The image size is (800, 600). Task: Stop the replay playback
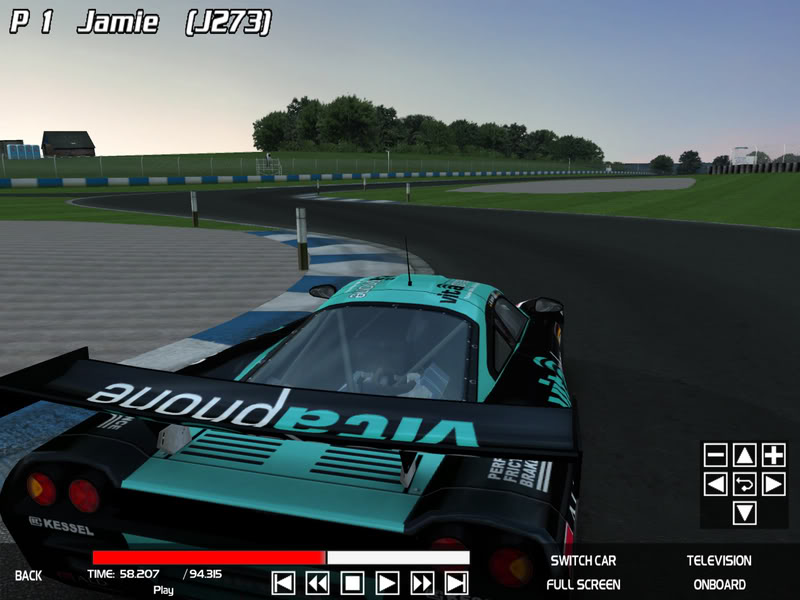(352, 583)
